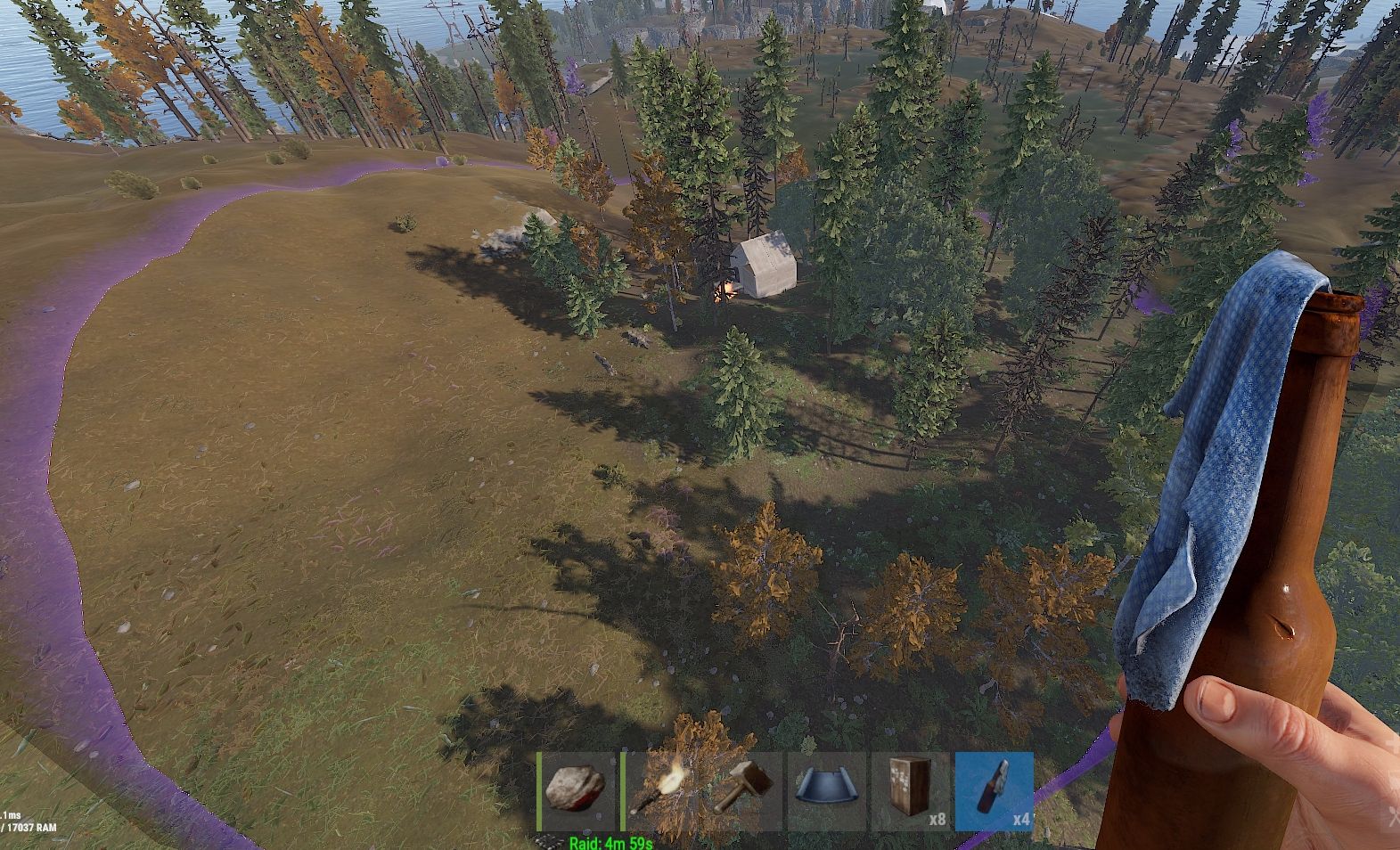Equip the lit torch slot
This screenshot has height=850, width=1400.
658,791
